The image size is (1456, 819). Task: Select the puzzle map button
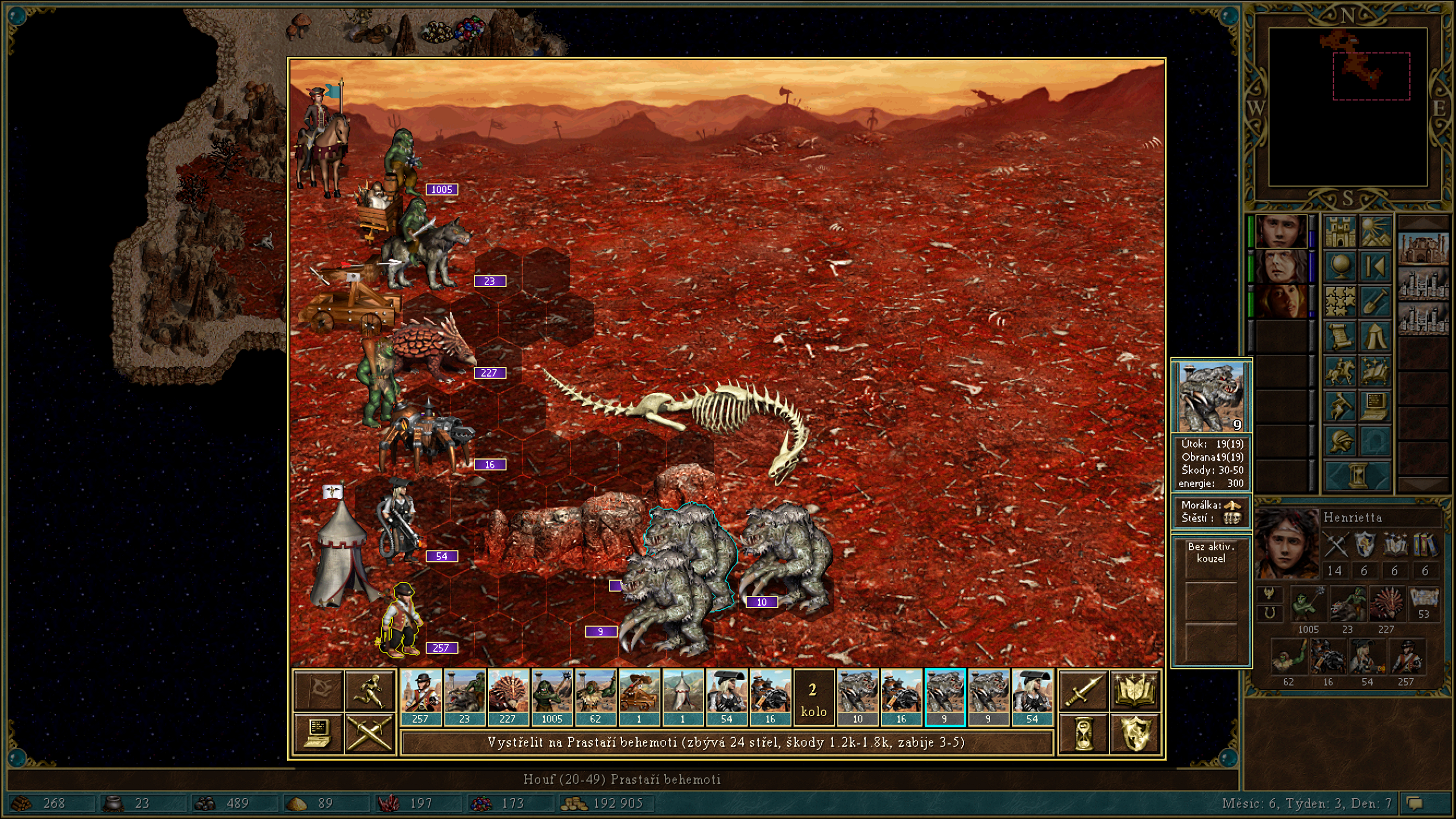1341,301
